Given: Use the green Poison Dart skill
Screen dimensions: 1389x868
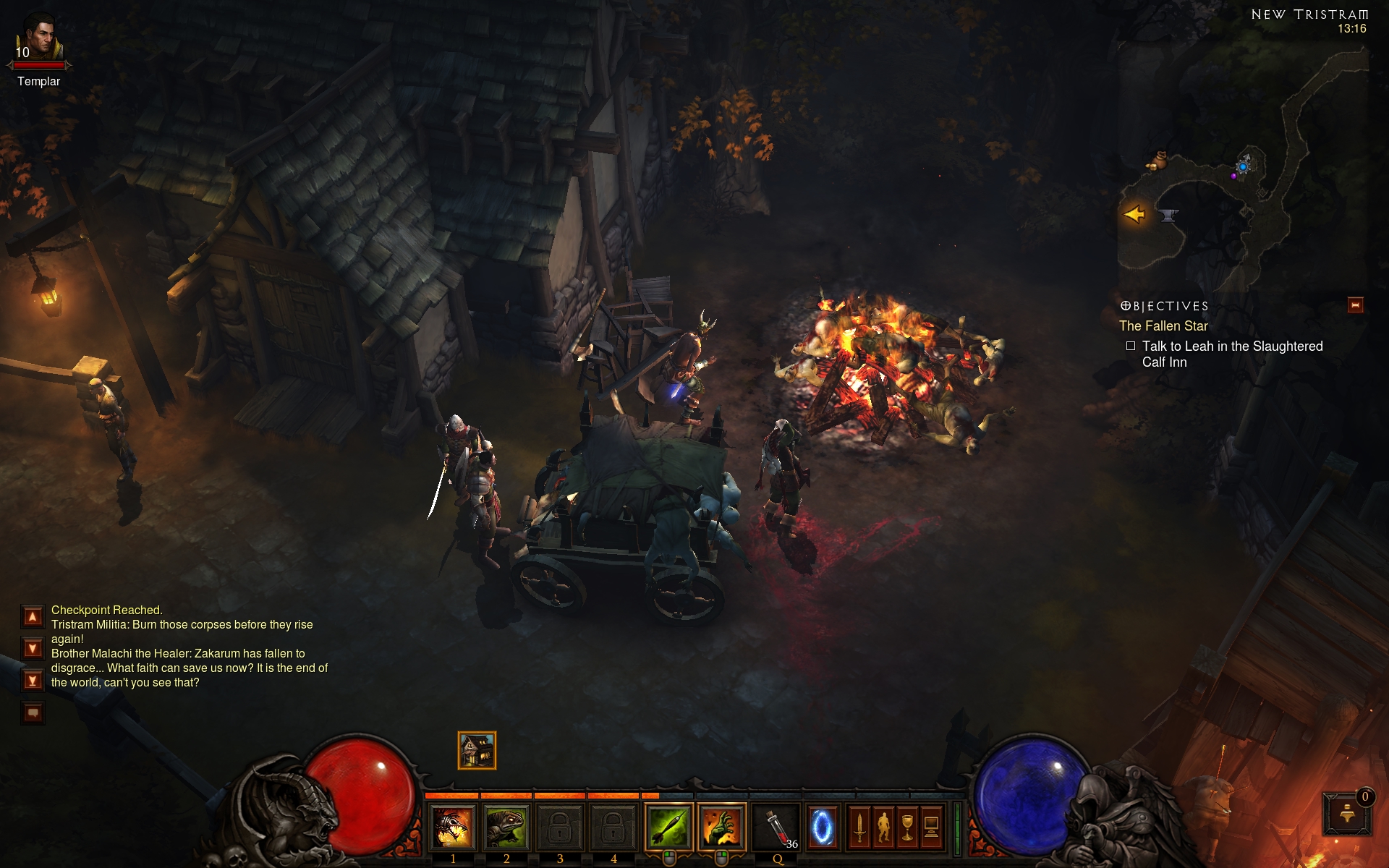Looking at the screenshot, I should click(x=668, y=827).
